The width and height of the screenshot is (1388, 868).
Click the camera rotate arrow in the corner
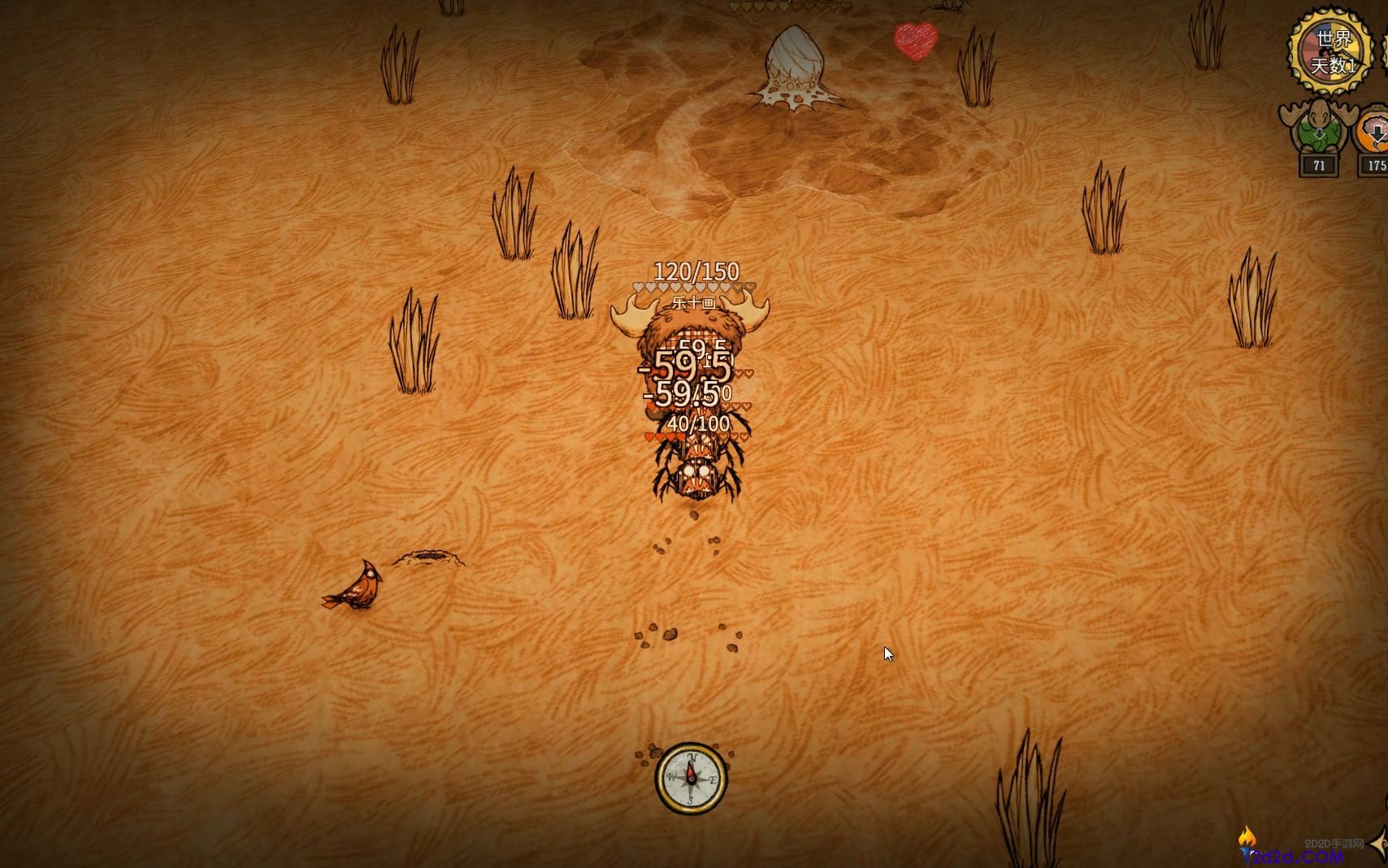1379,843
